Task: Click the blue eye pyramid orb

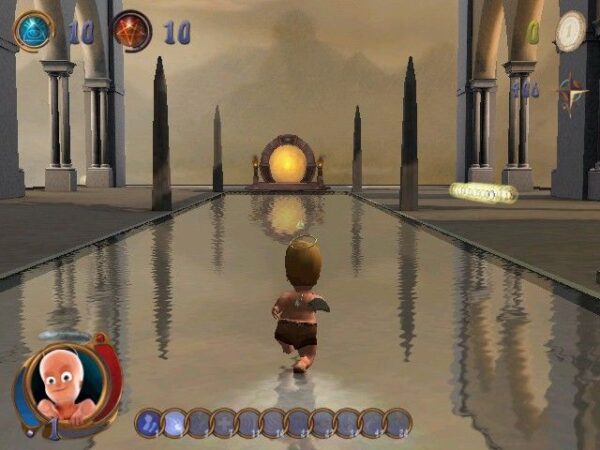Action: (33, 31)
